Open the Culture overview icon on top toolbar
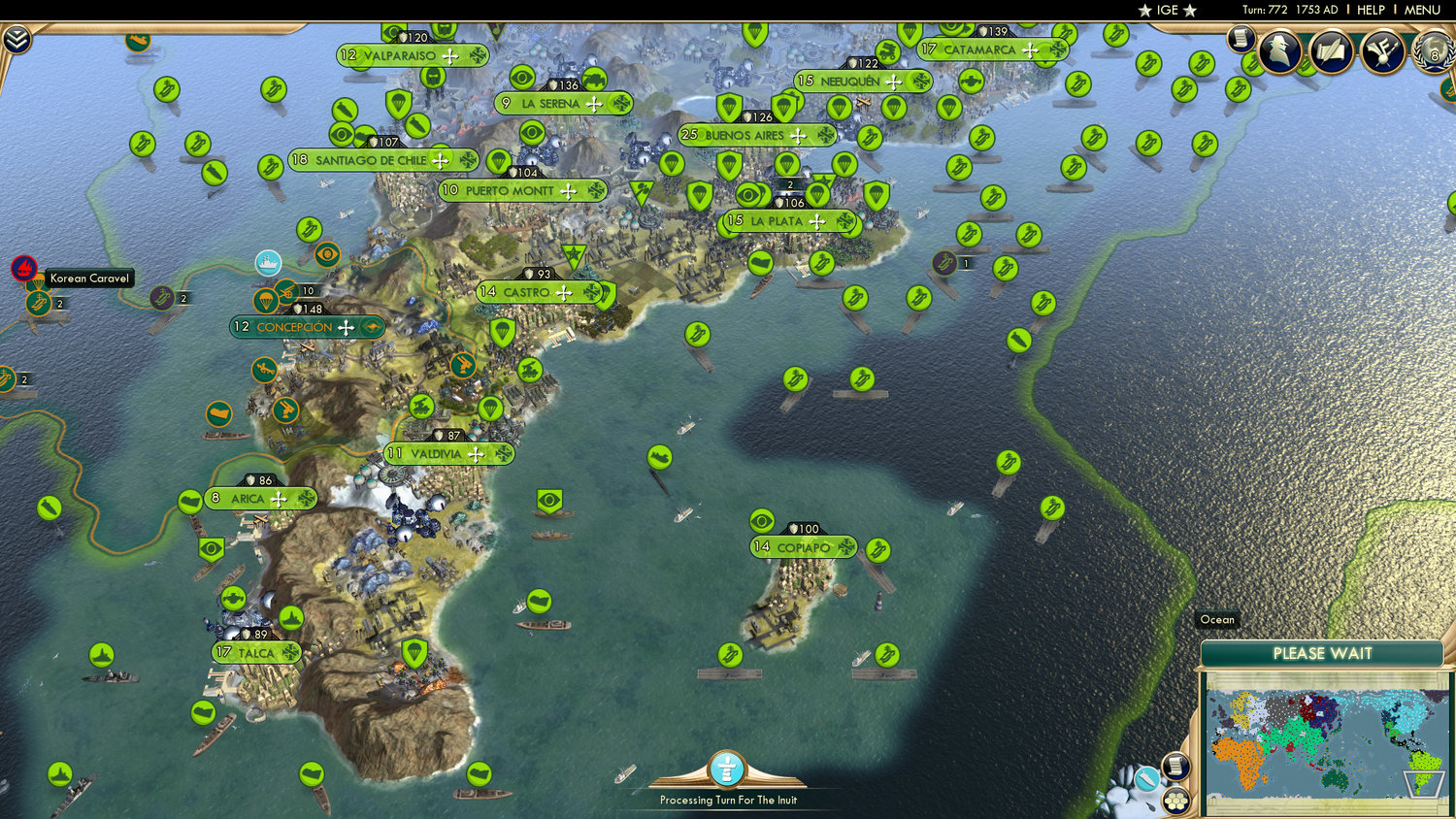The height and width of the screenshot is (819, 1456). [x=1383, y=51]
